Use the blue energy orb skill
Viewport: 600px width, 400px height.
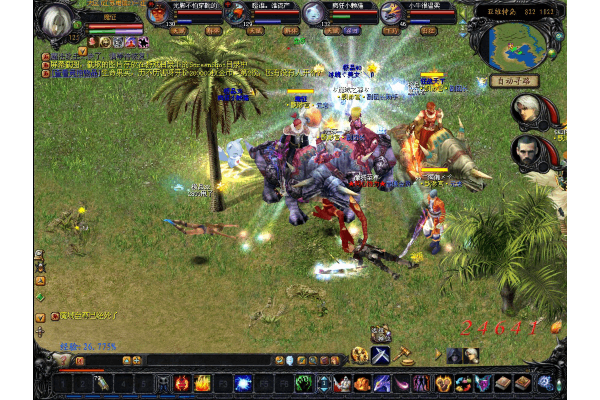pyautogui.click(x=242, y=382)
